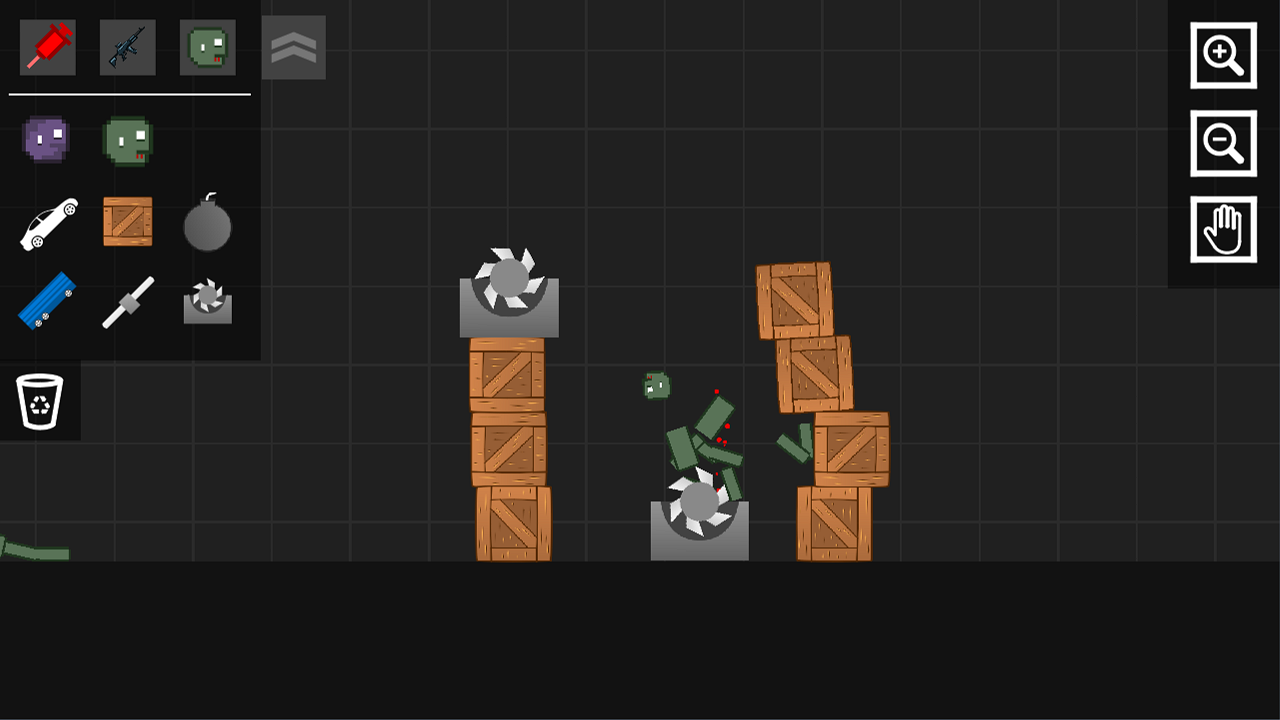Collapse the spawn menu with the chevron
This screenshot has width=1280, height=720.
(293, 47)
